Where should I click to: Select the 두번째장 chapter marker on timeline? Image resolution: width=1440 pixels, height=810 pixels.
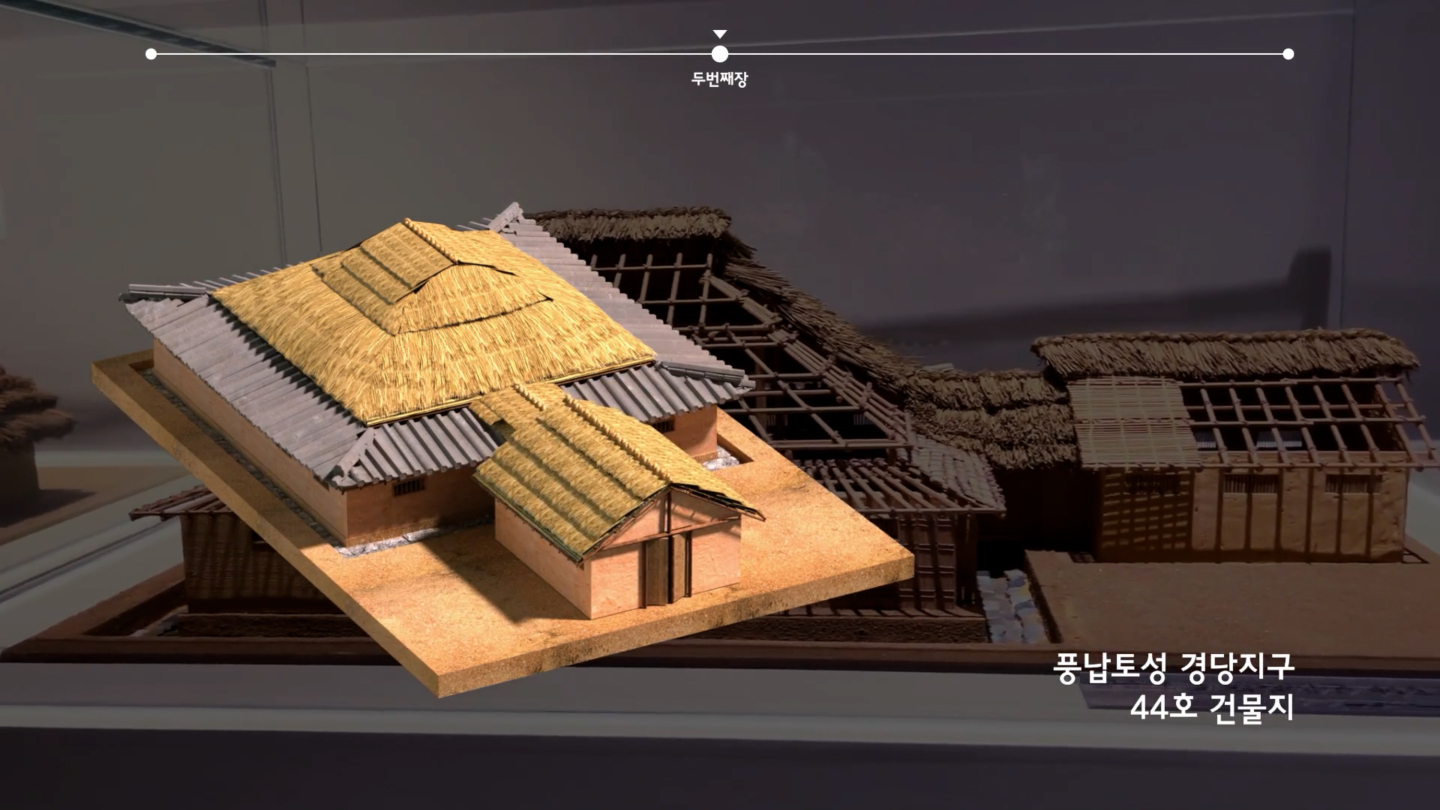click(x=720, y=54)
